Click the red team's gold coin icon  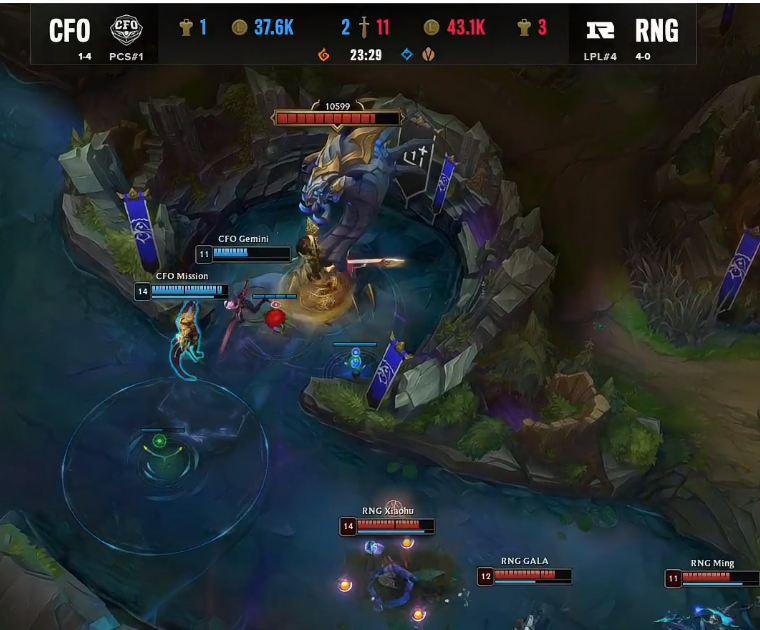pos(431,27)
